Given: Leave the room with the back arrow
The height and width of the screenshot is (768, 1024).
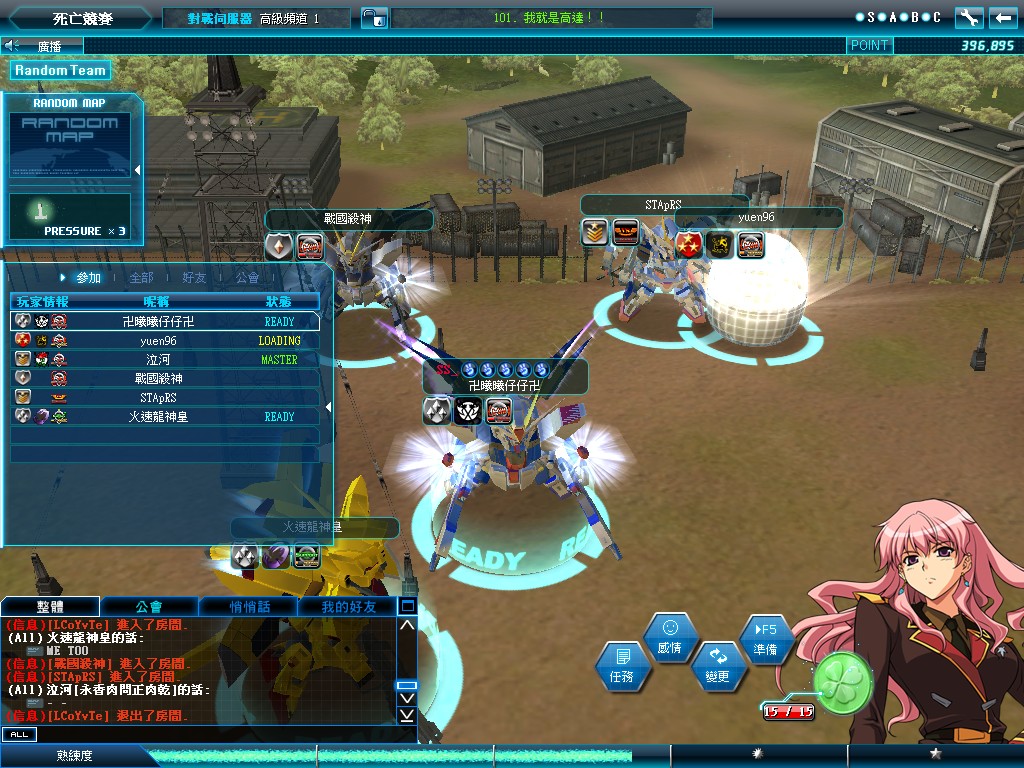Looking at the screenshot, I should (x=1003, y=18).
